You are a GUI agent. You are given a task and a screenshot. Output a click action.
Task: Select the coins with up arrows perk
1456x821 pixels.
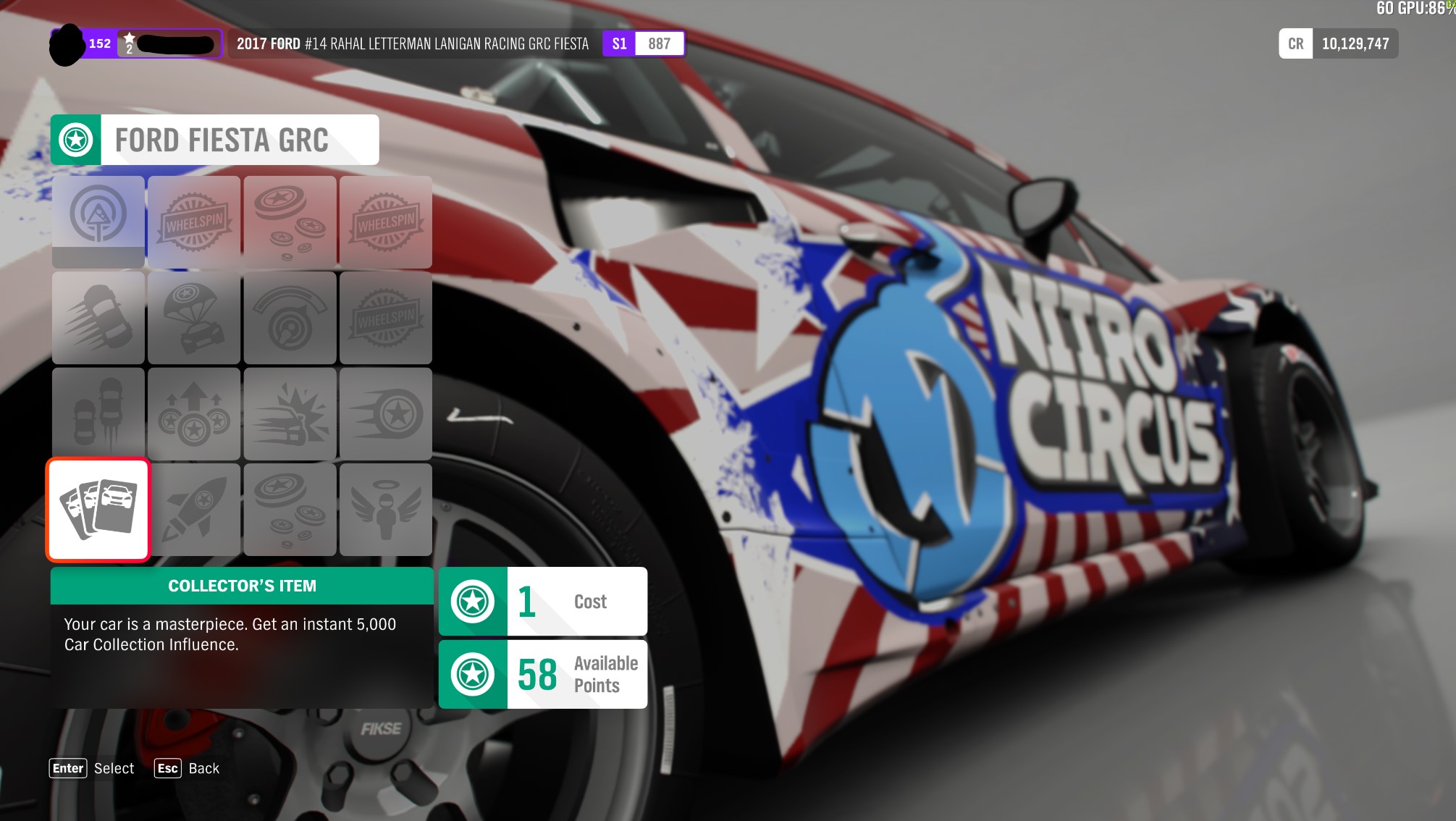194,413
